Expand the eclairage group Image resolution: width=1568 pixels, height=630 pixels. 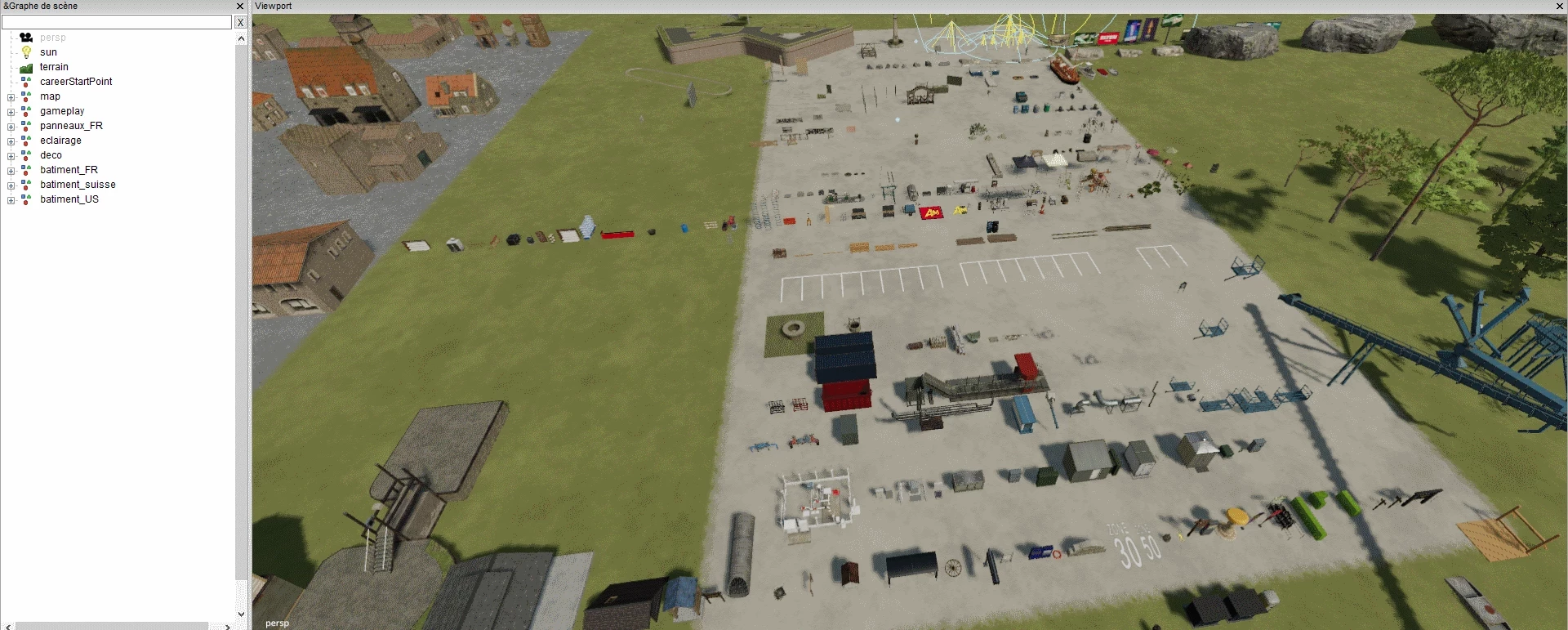coord(11,141)
